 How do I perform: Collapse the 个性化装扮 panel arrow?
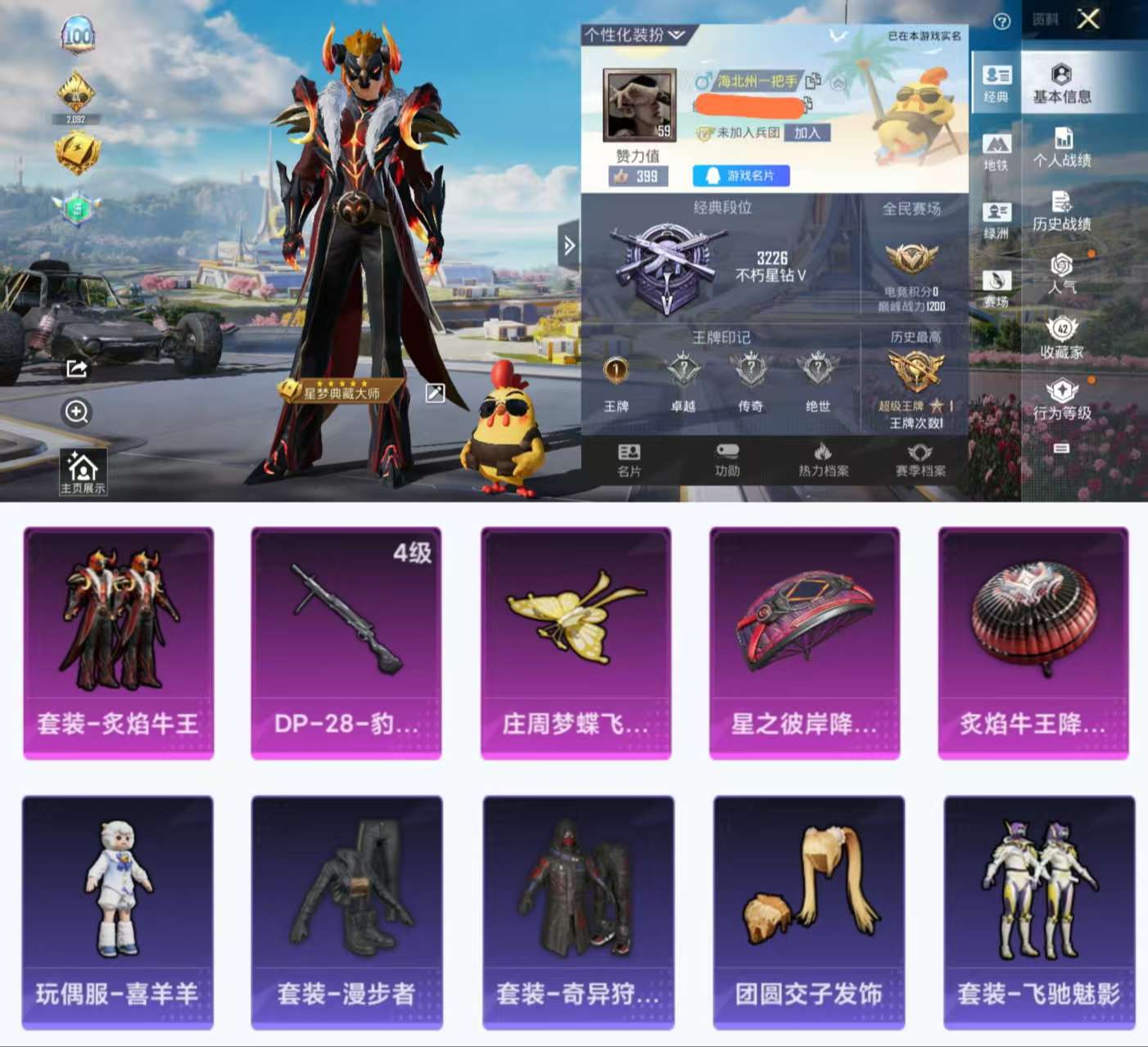click(676, 36)
